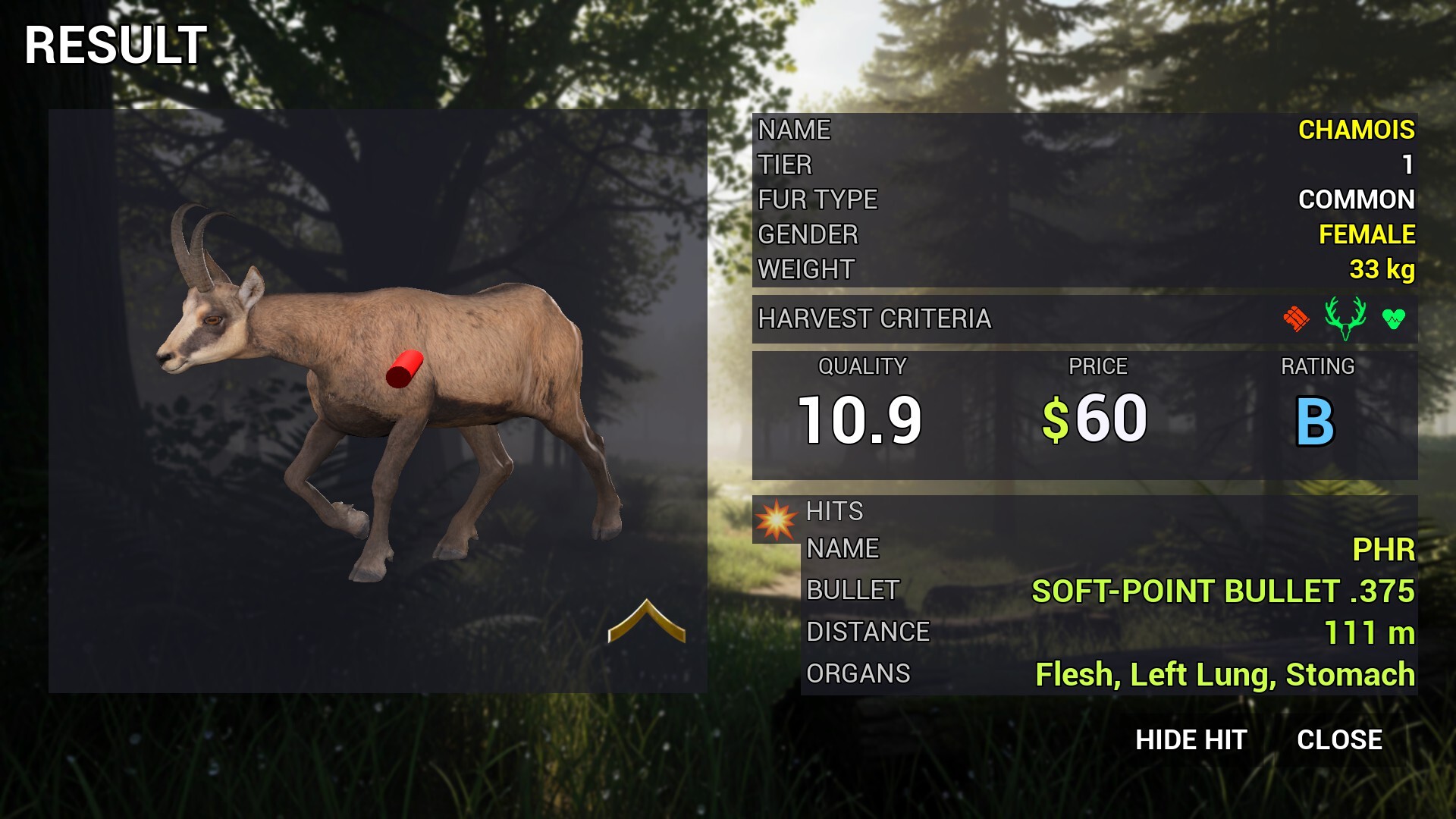This screenshot has width=1456, height=819.
Task: Select the orange hit explosion icon
Action: pos(776,520)
